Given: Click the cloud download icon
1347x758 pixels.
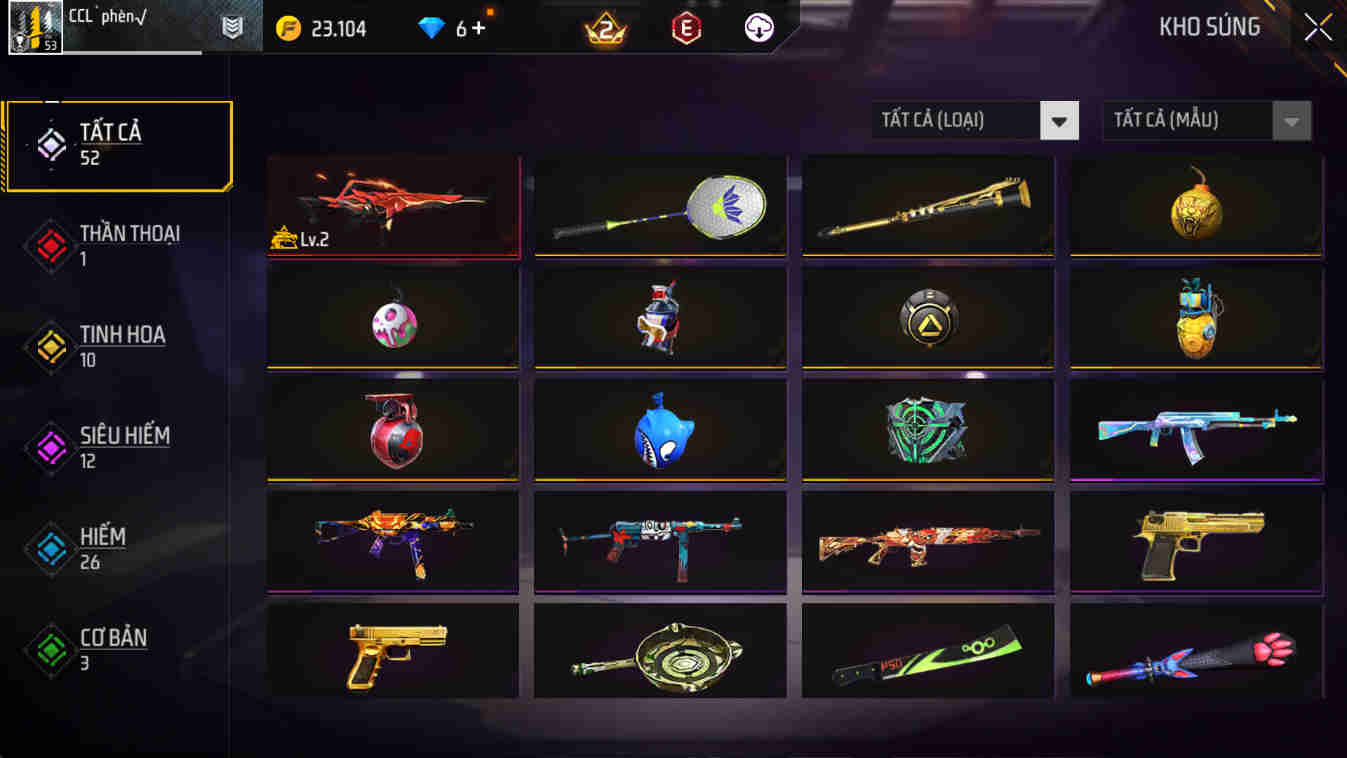Looking at the screenshot, I should coord(757,28).
